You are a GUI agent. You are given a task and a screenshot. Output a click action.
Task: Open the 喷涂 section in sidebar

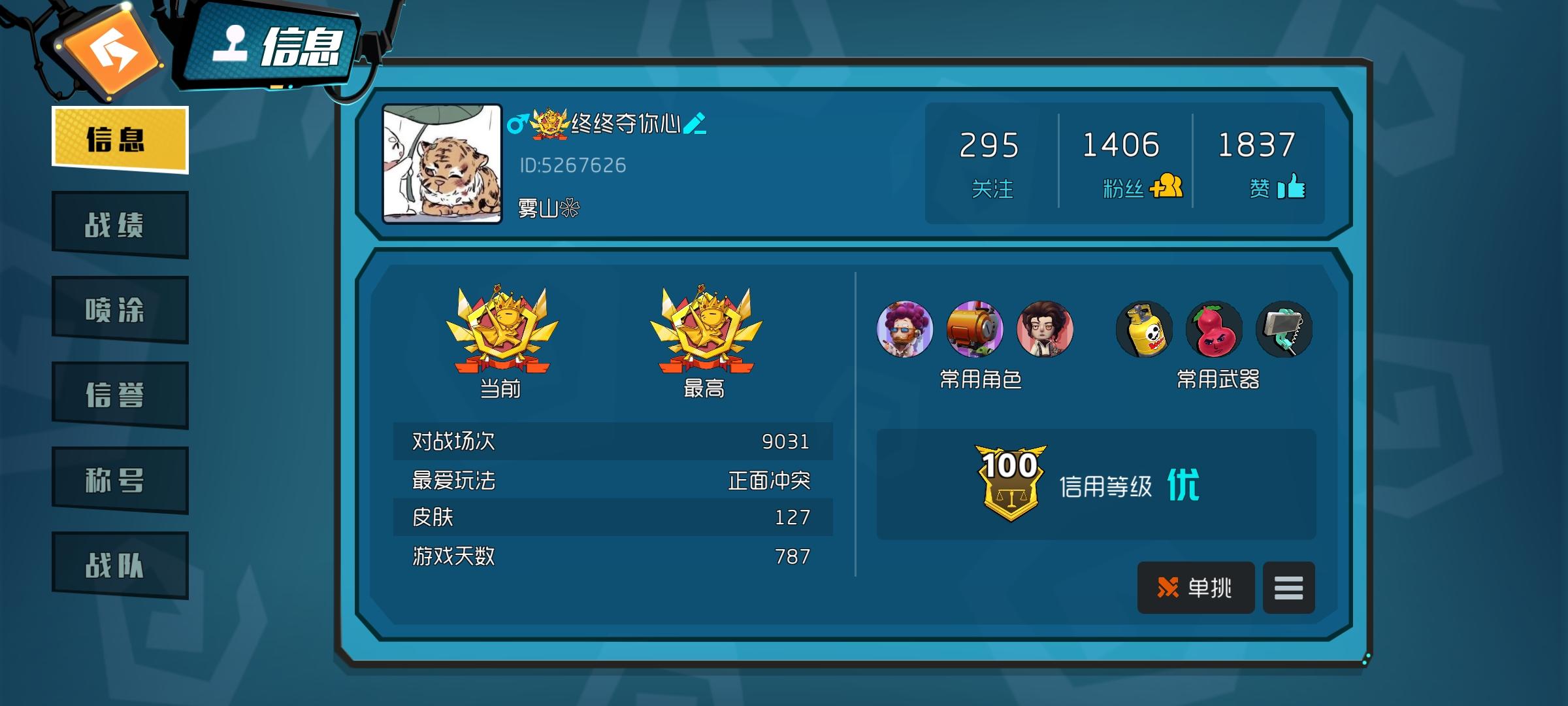pos(119,309)
